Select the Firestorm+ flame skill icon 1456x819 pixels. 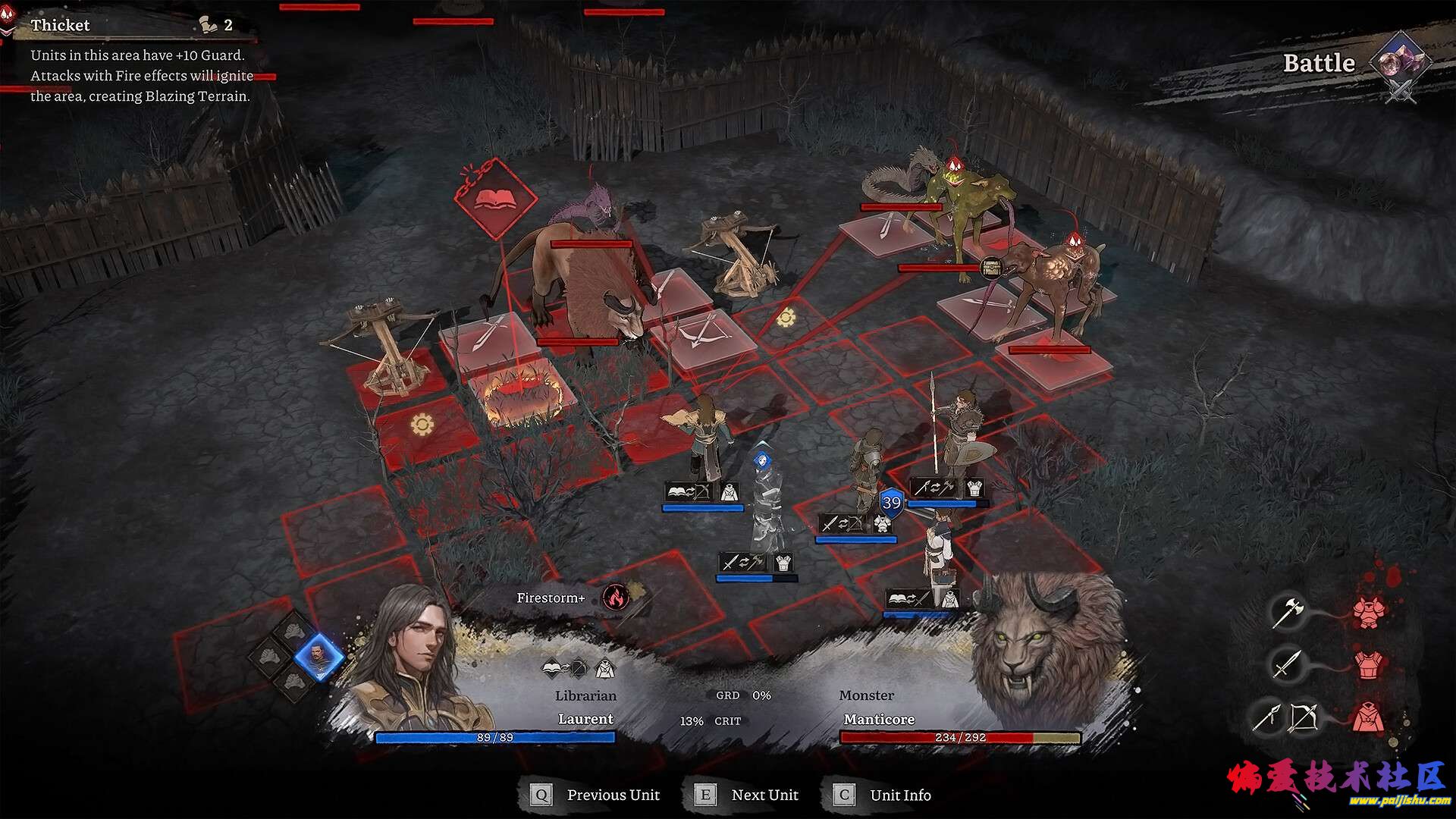[616, 598]
